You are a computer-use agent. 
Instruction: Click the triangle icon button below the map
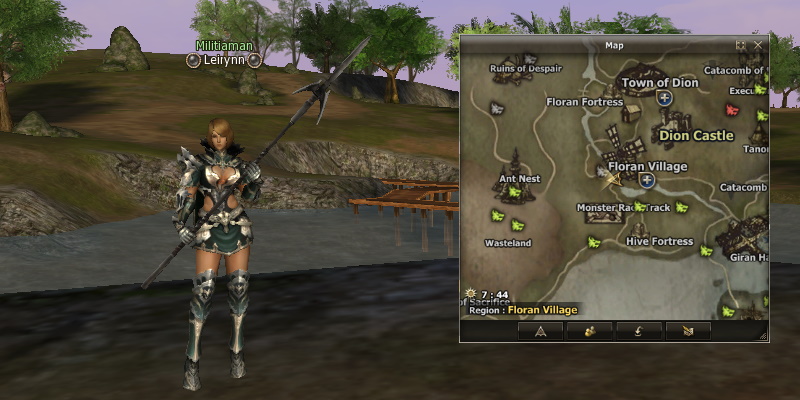coord(540,330)
